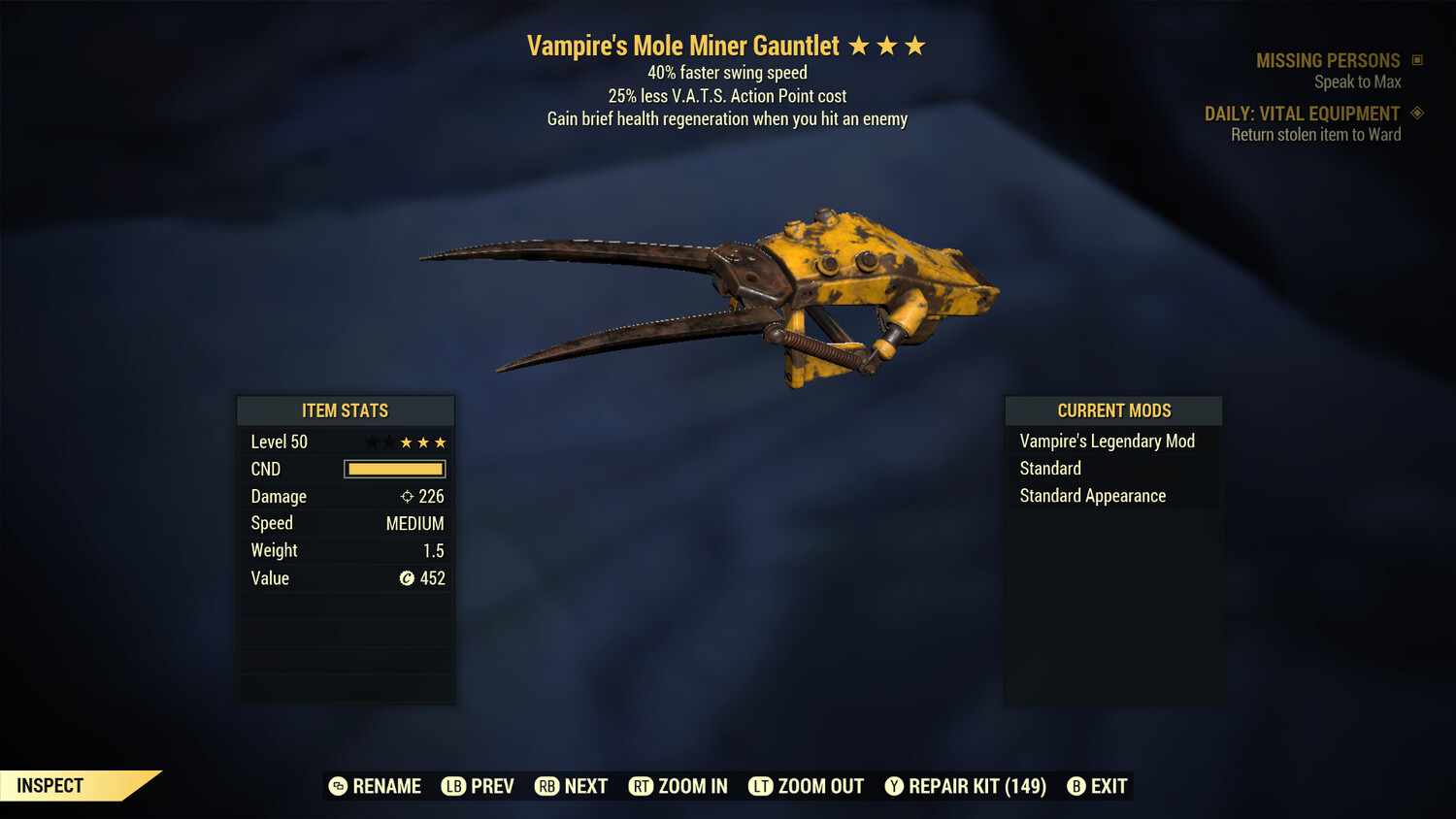Show the NEXT item

(x=572, y=786)
